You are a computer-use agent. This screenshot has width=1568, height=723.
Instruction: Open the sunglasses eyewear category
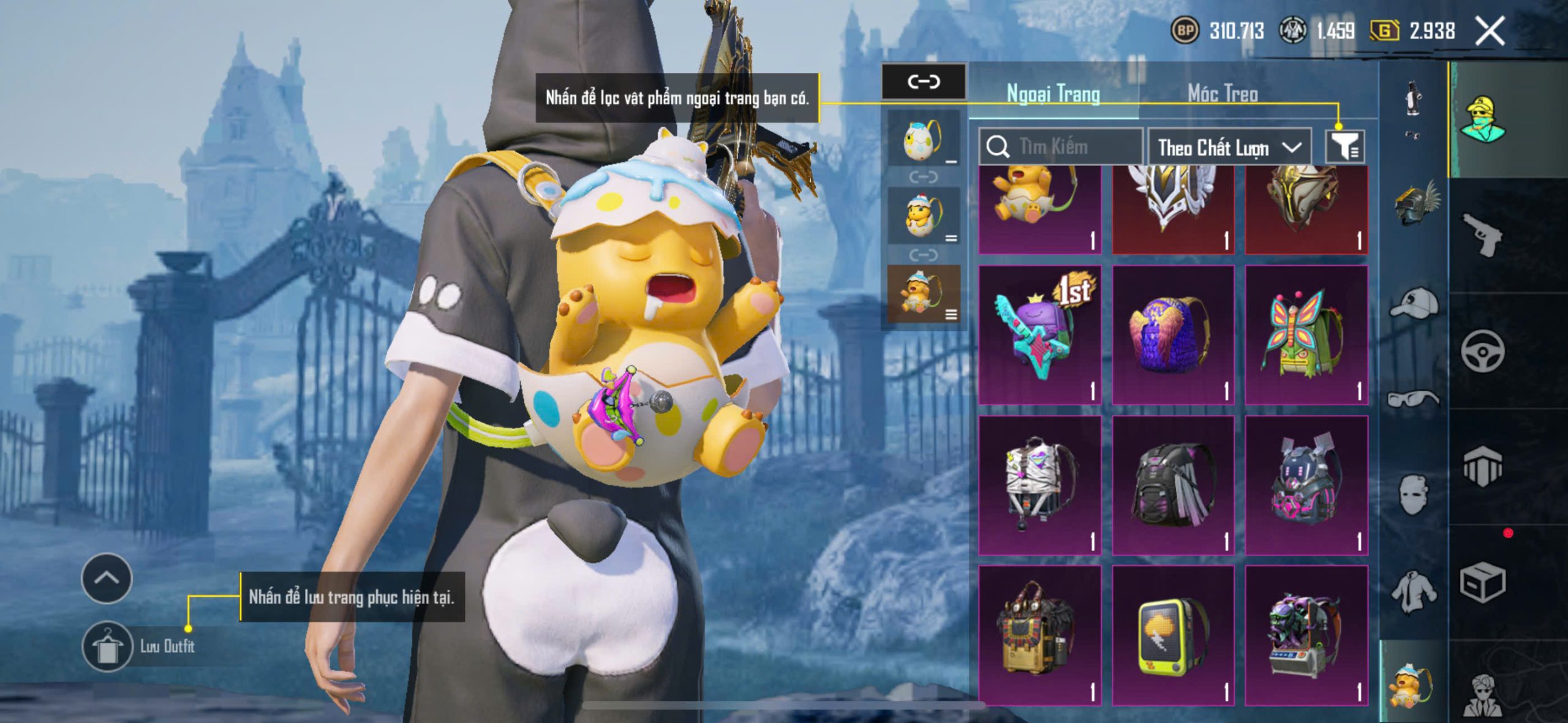(x=1414, y=399)
